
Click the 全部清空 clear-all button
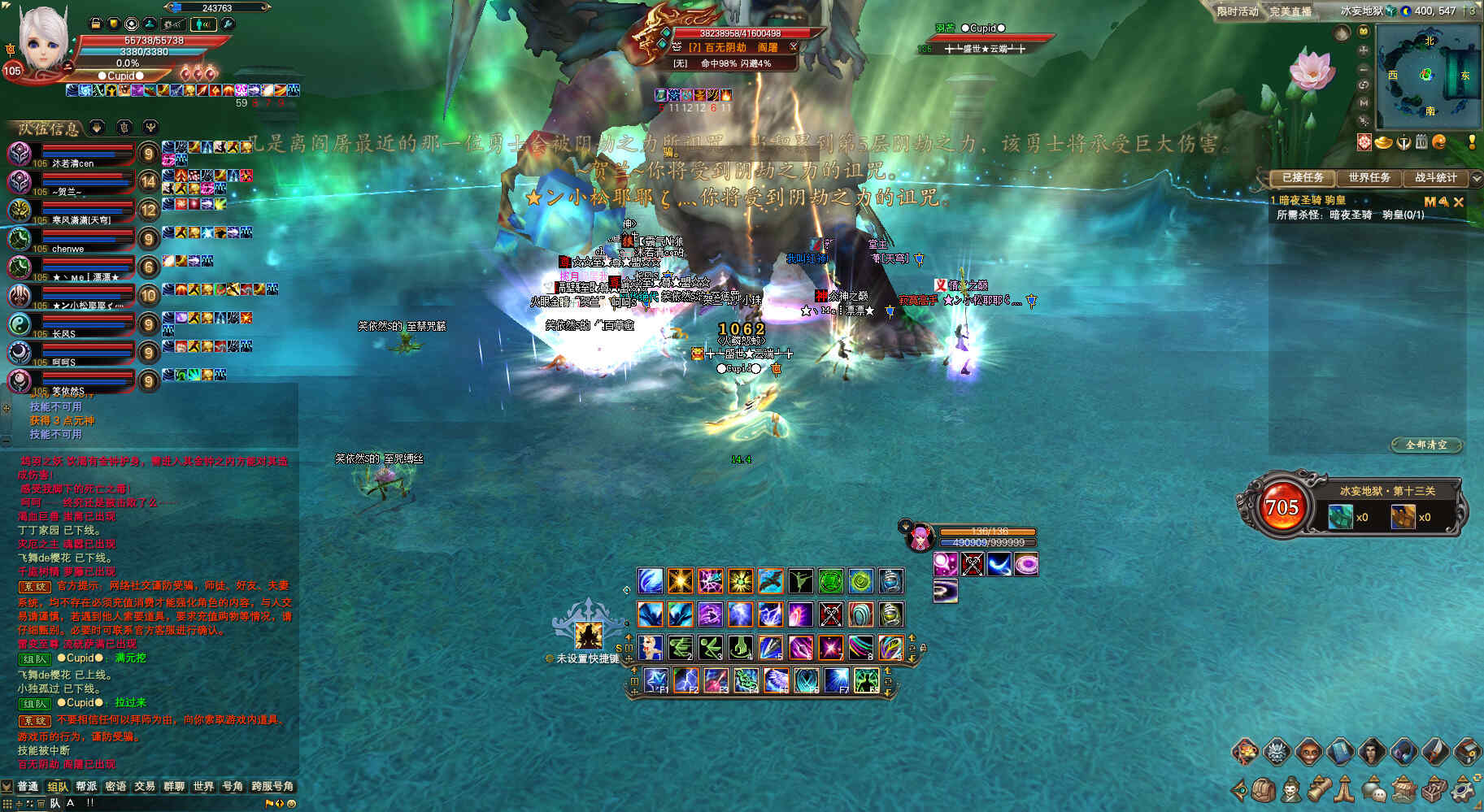pos(1426,445)
